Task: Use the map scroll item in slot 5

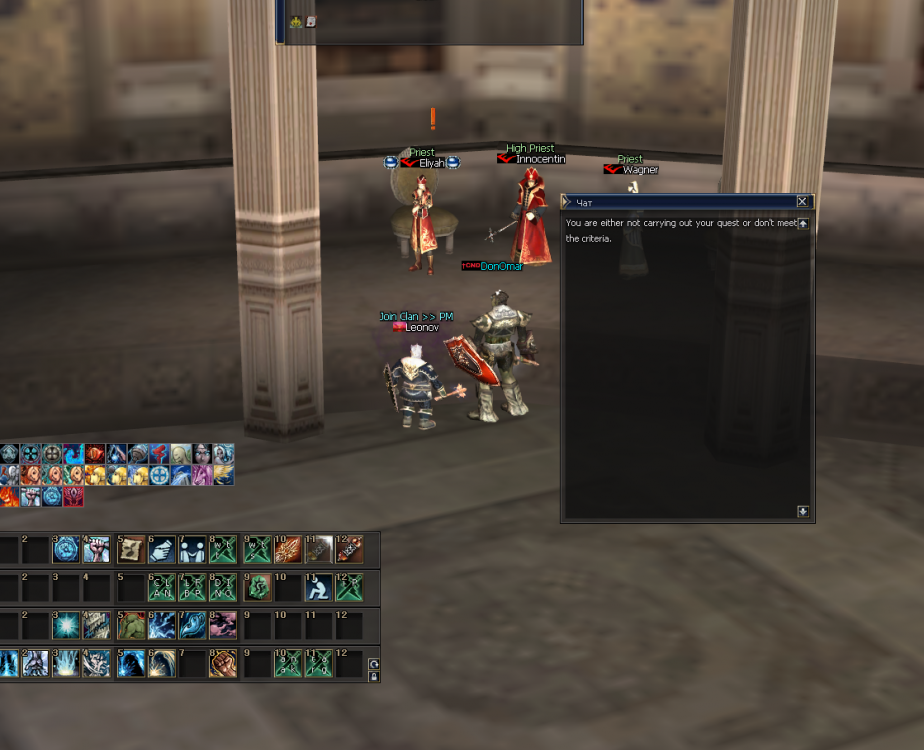Action: 130,550
